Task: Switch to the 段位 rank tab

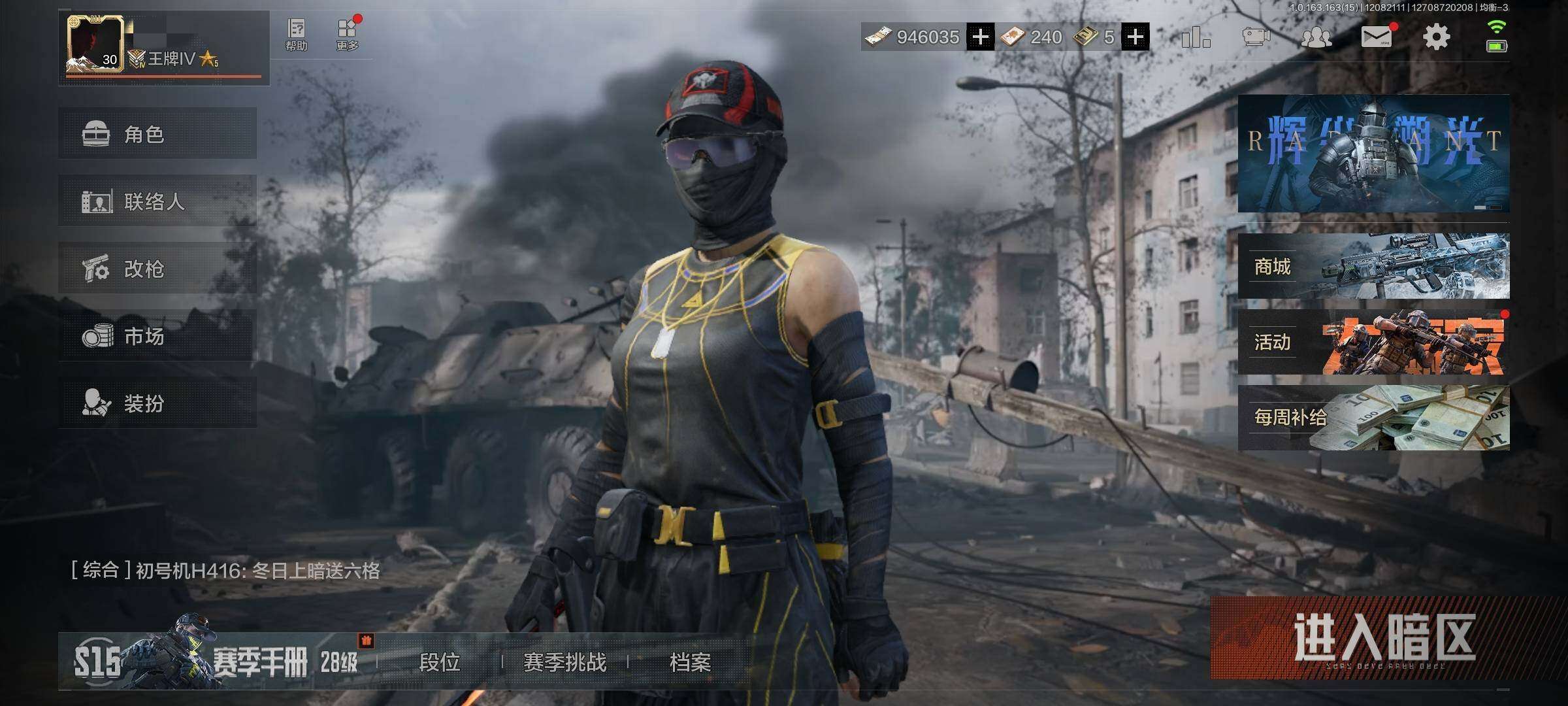Action: click(439, 662)
